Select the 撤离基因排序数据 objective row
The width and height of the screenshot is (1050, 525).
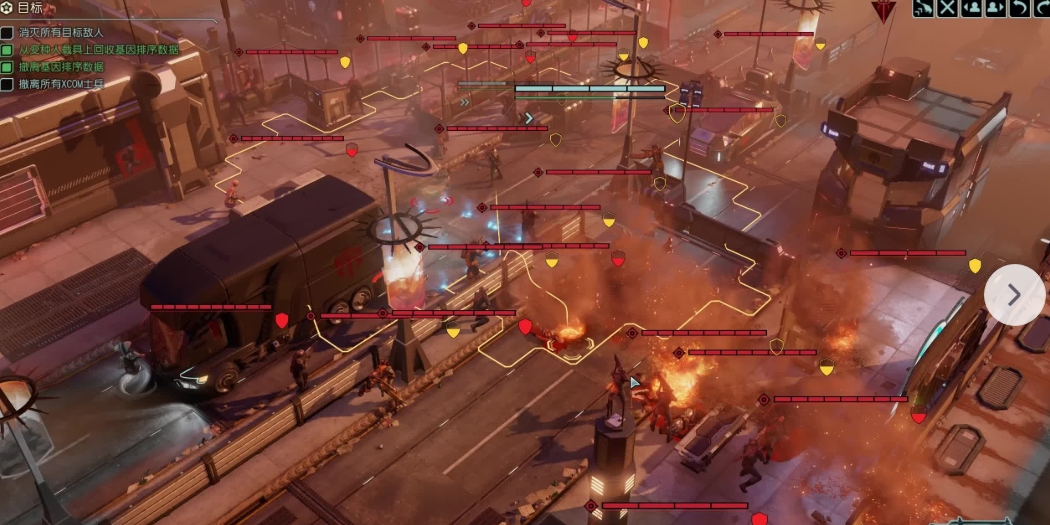[61, 67]
